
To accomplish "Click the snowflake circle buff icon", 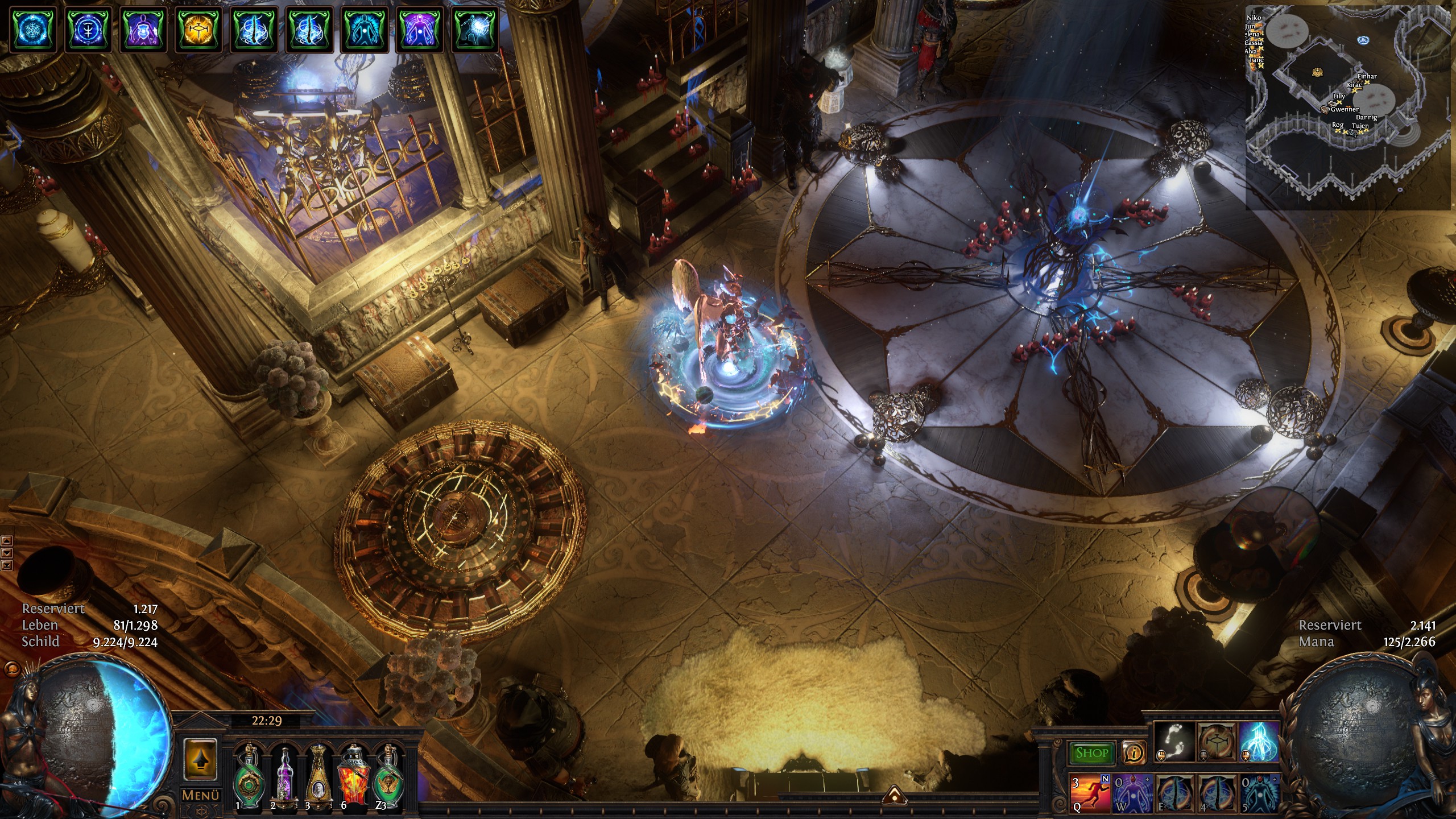I will click(32, 28).
